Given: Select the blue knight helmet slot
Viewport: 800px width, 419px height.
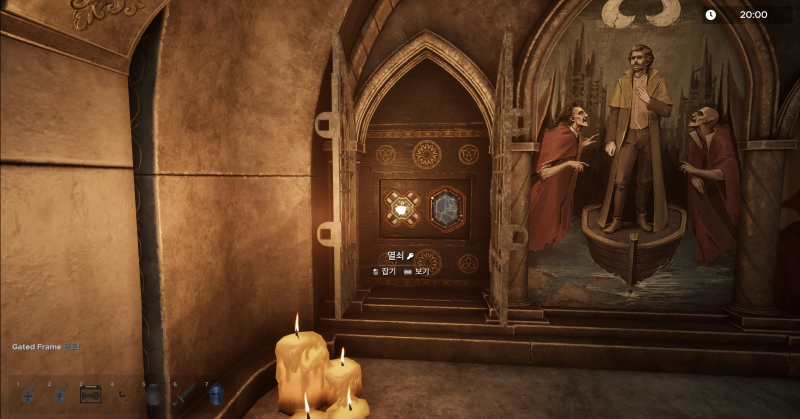Looking at the screenshot, I should click(x=216, y=395).
